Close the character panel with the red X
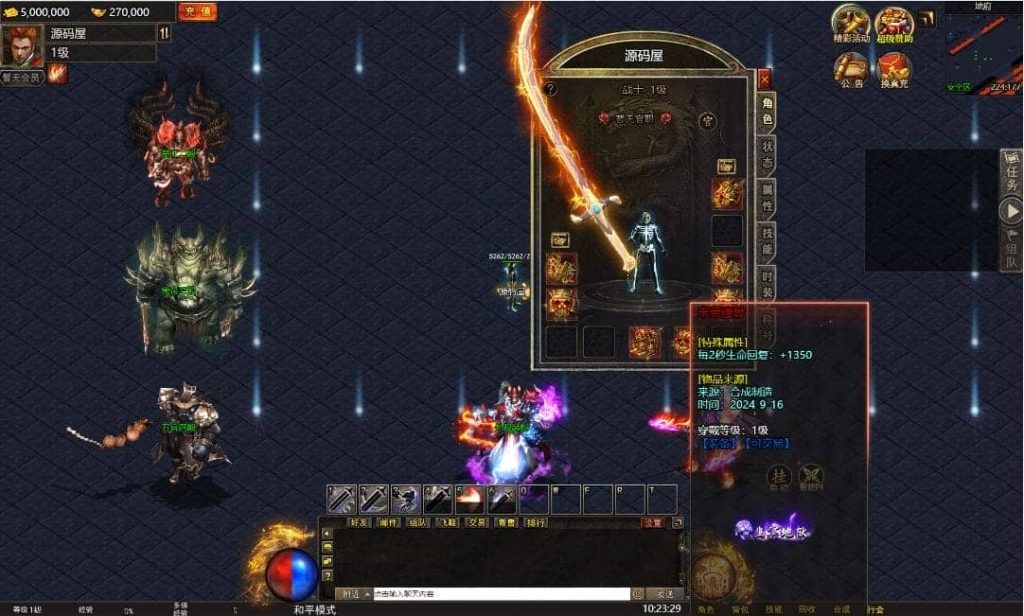 [x=764, y=78]
